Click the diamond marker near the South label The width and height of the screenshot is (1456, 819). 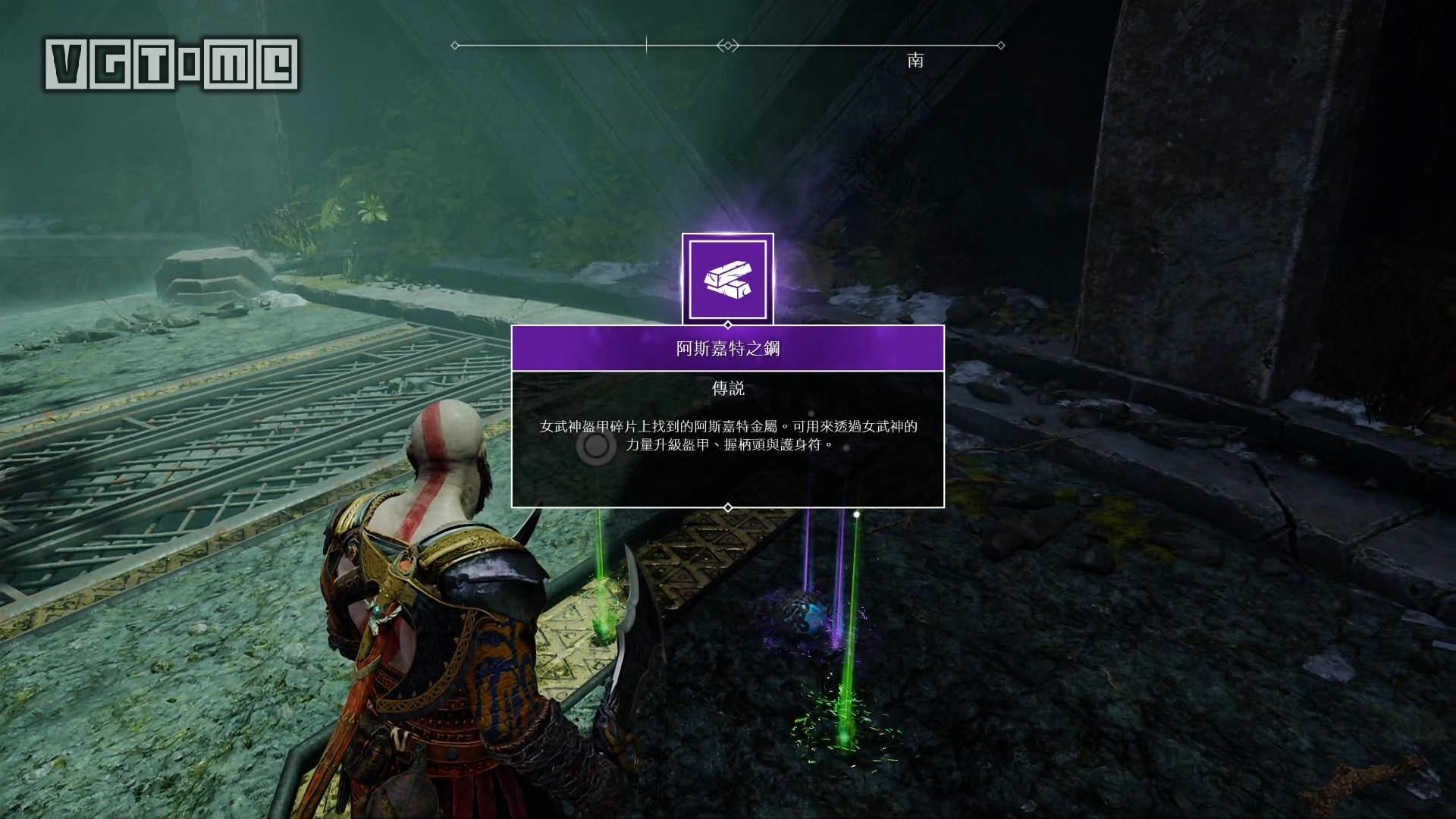999,44
